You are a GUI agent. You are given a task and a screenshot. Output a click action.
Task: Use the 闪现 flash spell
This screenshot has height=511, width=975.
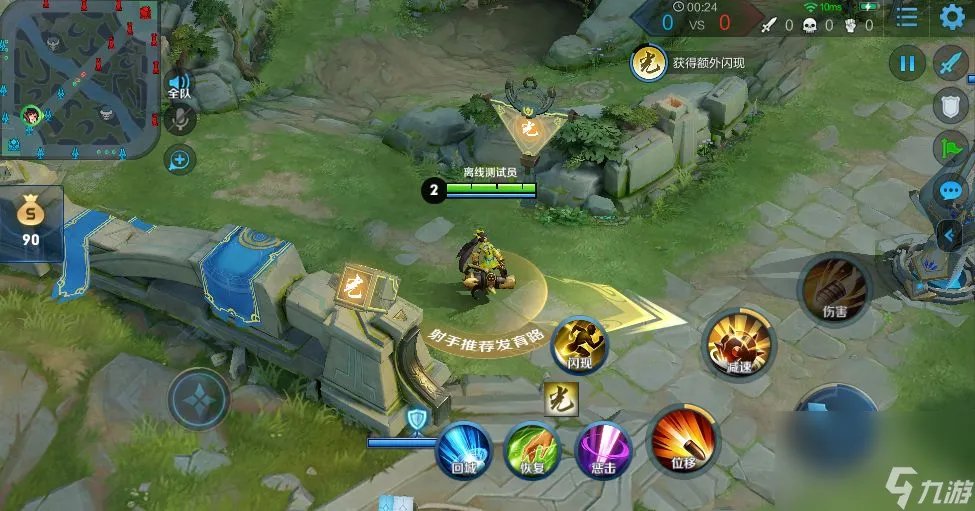click(x=579, y=345)
